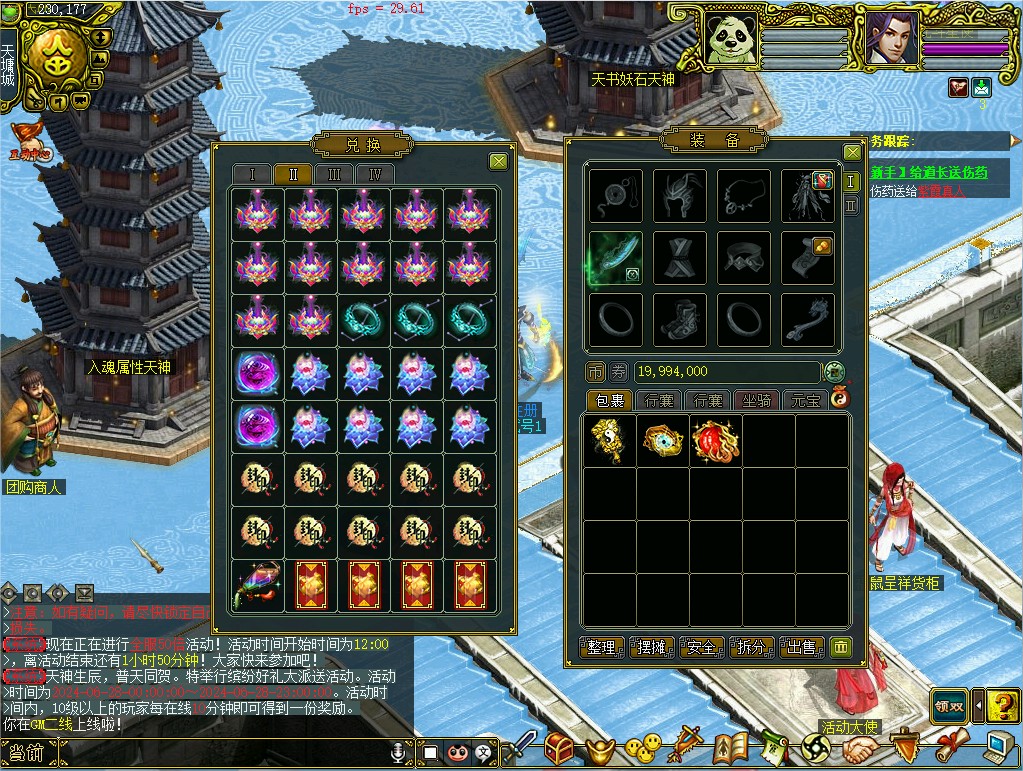This screenshot has width=1023, height=771.
Task: Click the 出售 sell button
Action: 802,647
